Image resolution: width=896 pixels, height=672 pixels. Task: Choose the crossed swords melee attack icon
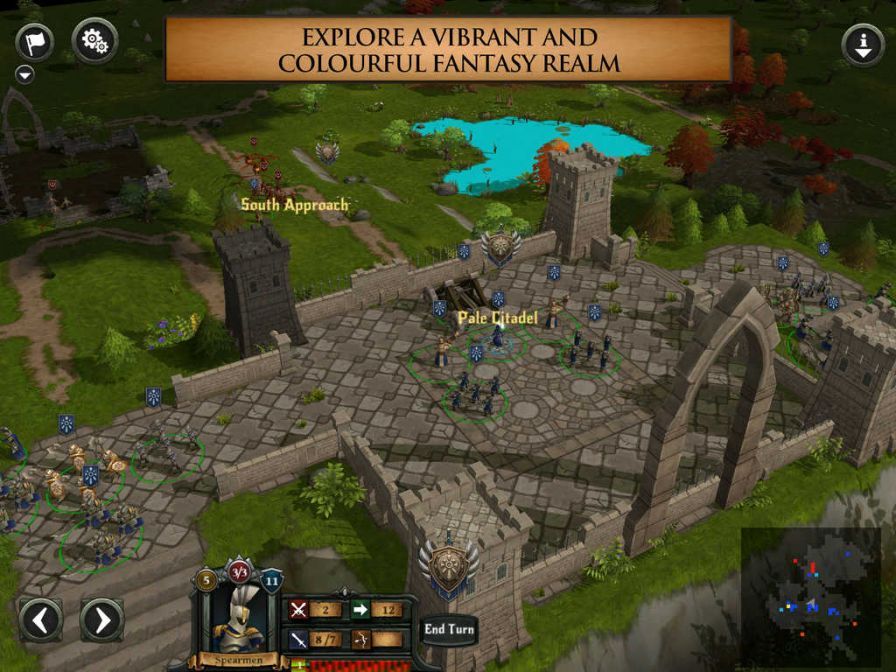click(299, 609)
